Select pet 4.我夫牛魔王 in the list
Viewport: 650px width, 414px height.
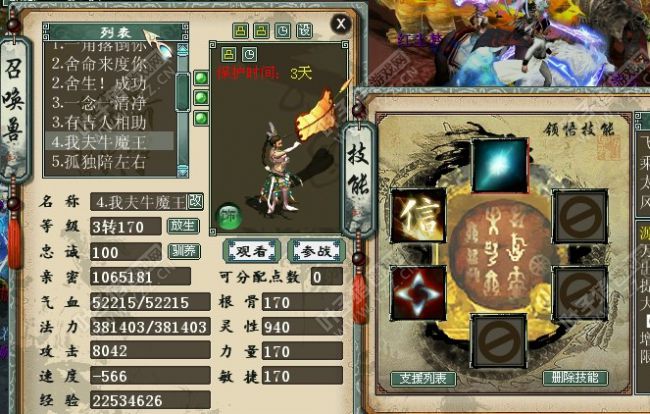click(x=111, y=142)
